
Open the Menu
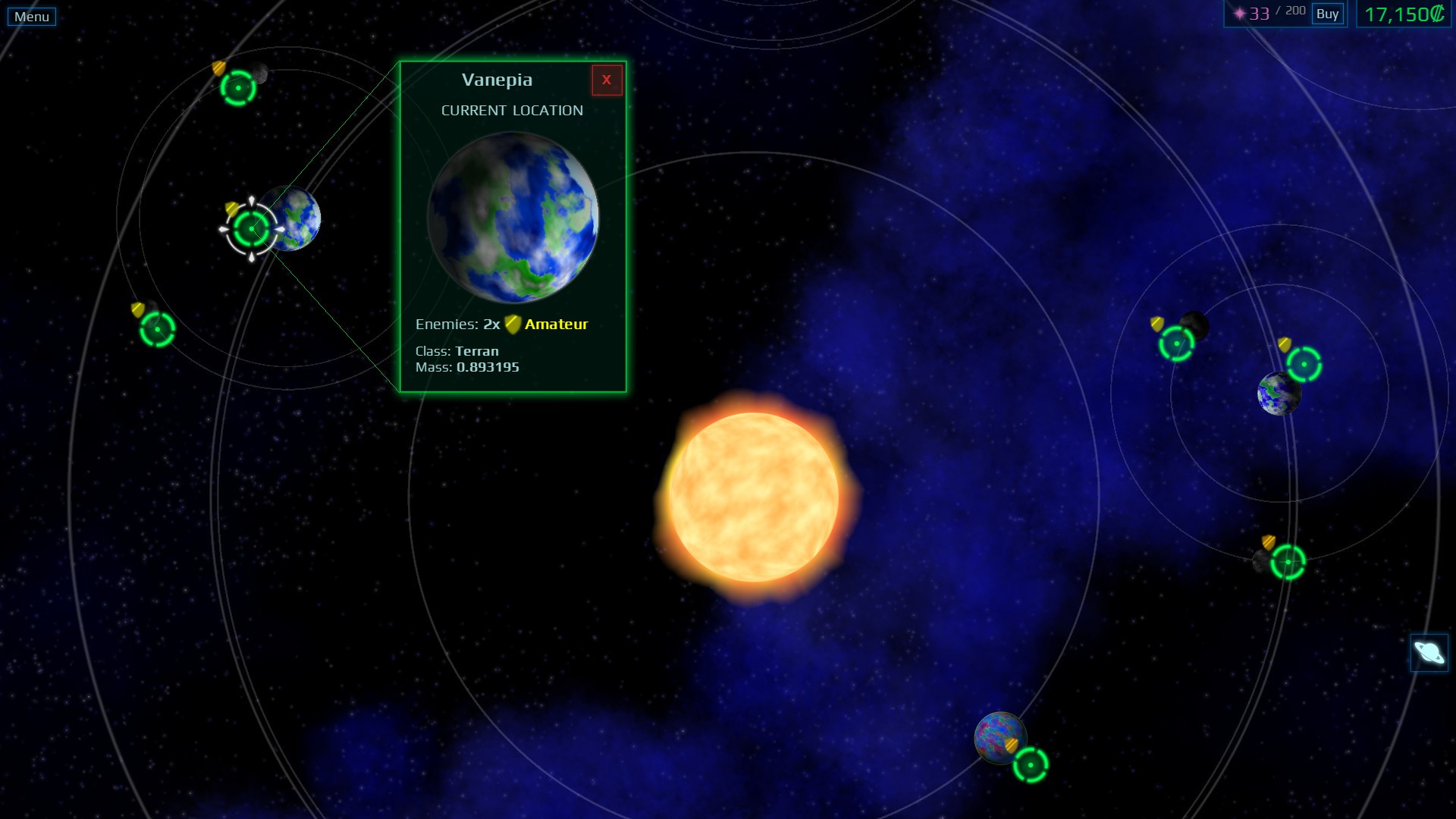(x=31, y=14)
